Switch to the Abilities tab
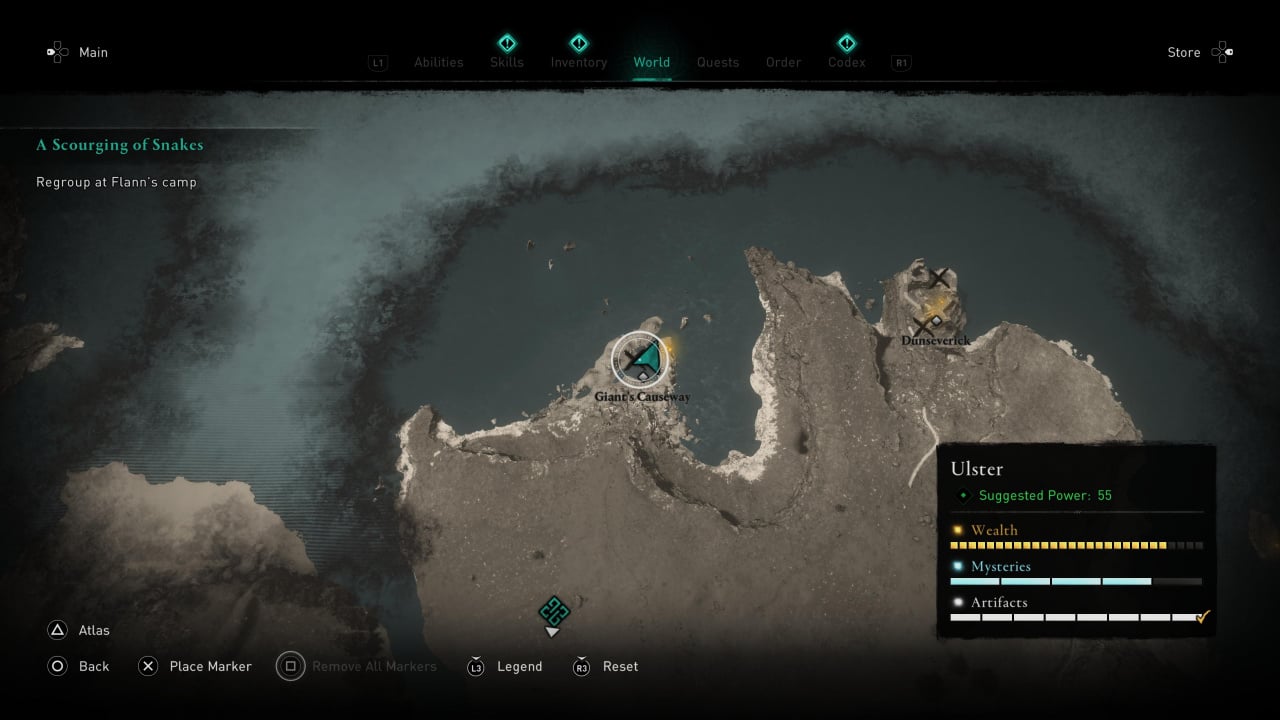This screenshot has width=1280, height=720. [x=438, y=62]
